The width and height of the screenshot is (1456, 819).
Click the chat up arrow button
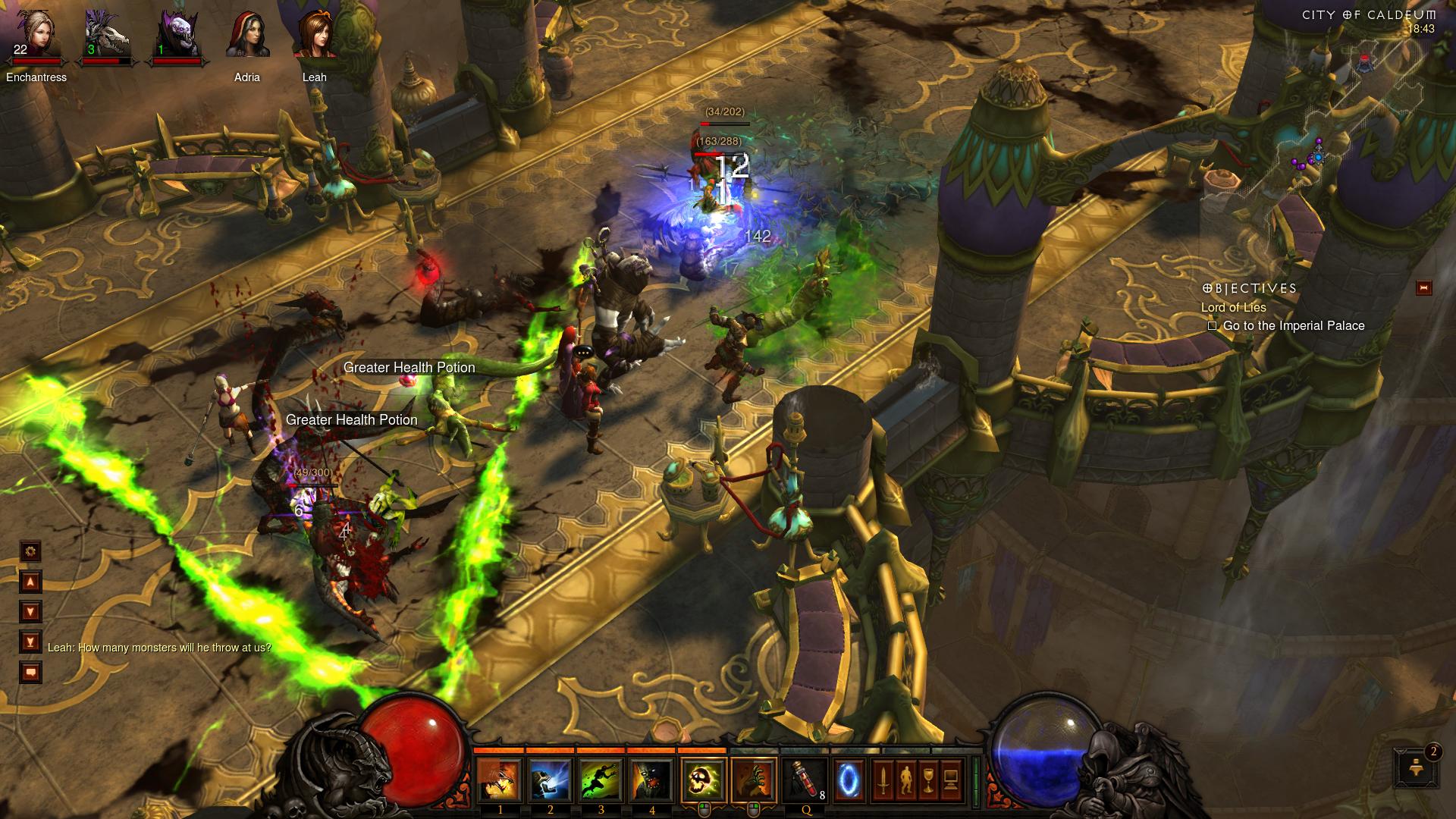pyautogui.click(x=30, y=582)
